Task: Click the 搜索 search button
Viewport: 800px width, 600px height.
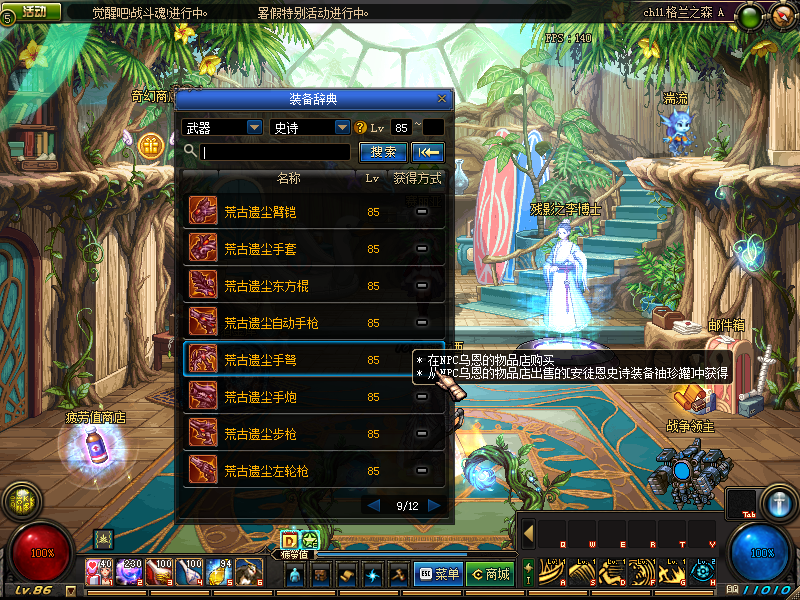Action: (383, 152)
